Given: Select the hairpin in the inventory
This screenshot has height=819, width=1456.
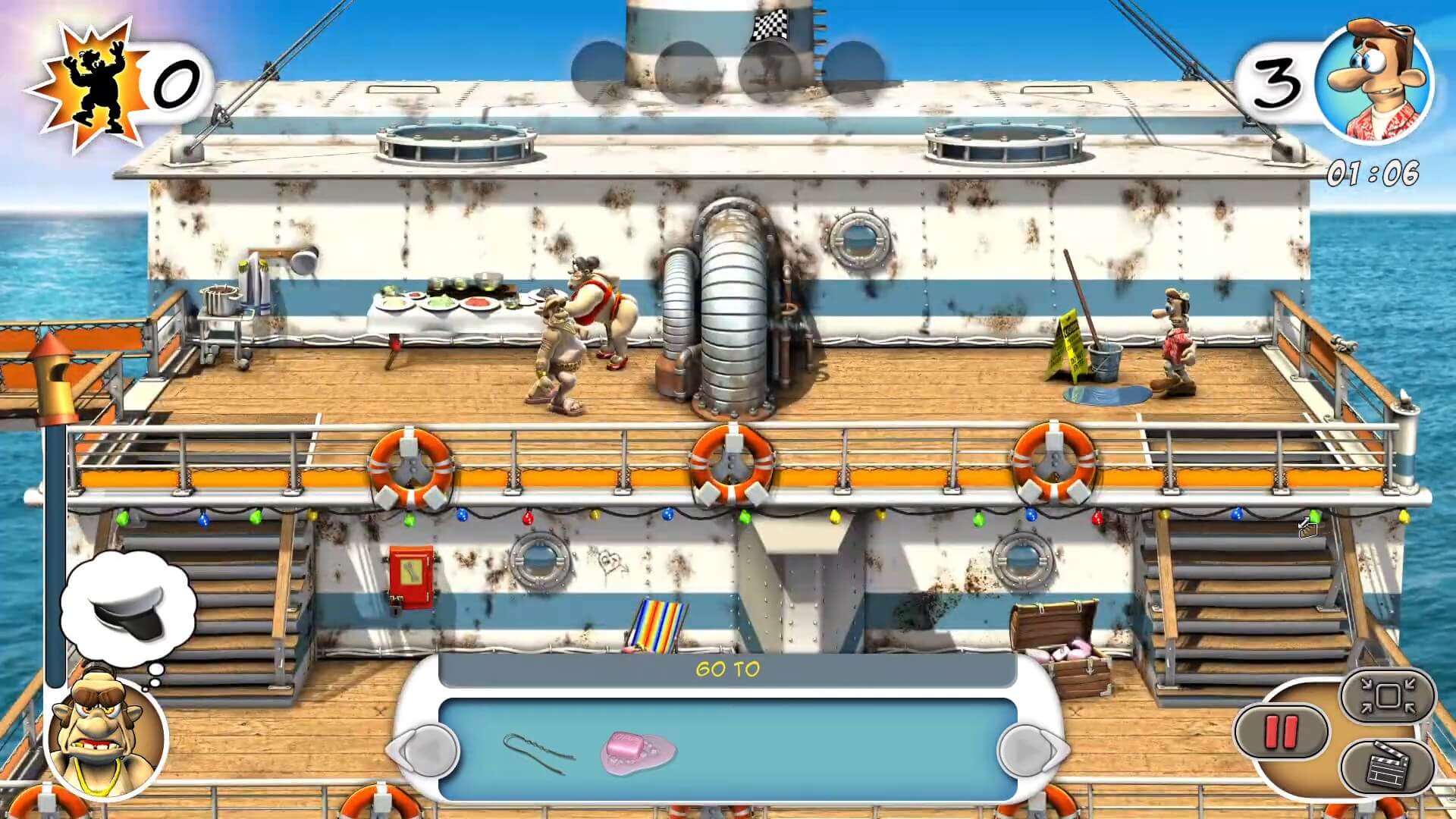Looking at the screenshot, I should click(535, 749).
